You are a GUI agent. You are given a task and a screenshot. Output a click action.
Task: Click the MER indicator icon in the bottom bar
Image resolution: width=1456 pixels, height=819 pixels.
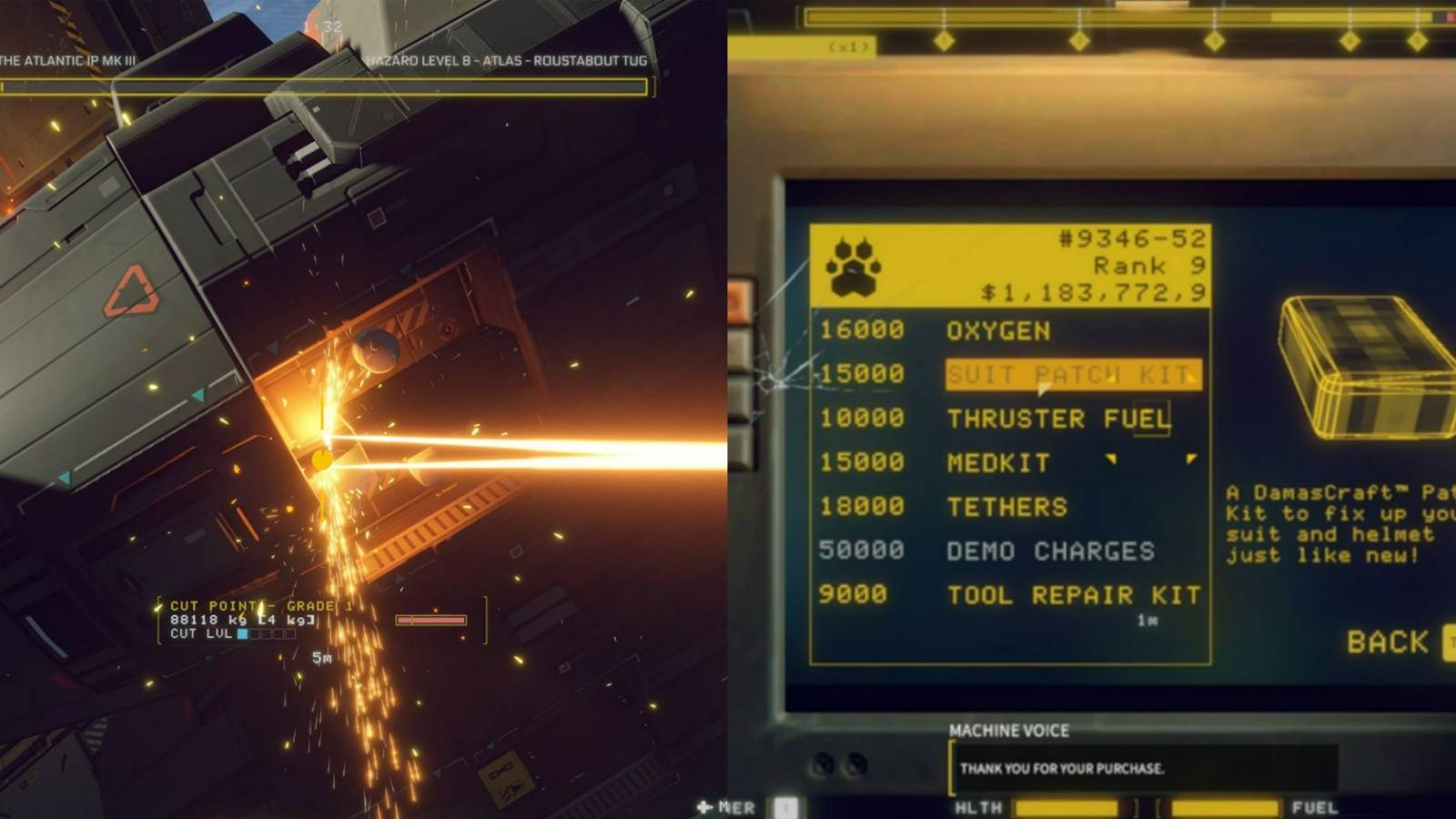pyautogui.click(x=703, y=808)
